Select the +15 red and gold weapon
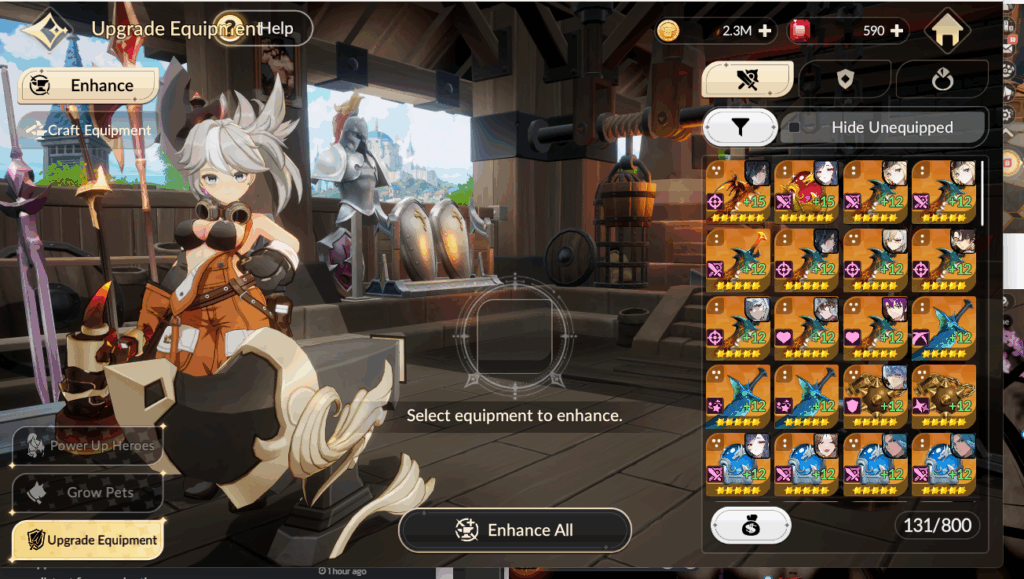 click(807, 190)
